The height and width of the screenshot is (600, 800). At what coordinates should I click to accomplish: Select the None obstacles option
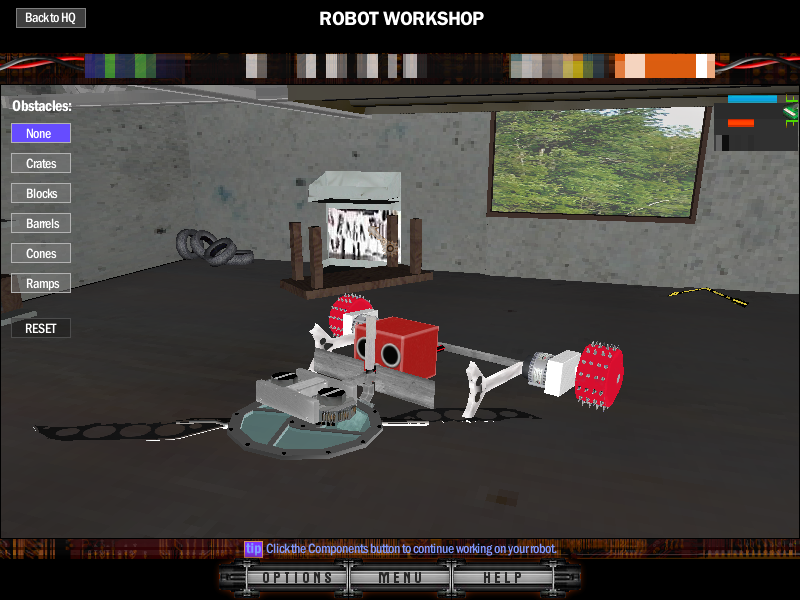pyautogui.click(x=41, y=133)
